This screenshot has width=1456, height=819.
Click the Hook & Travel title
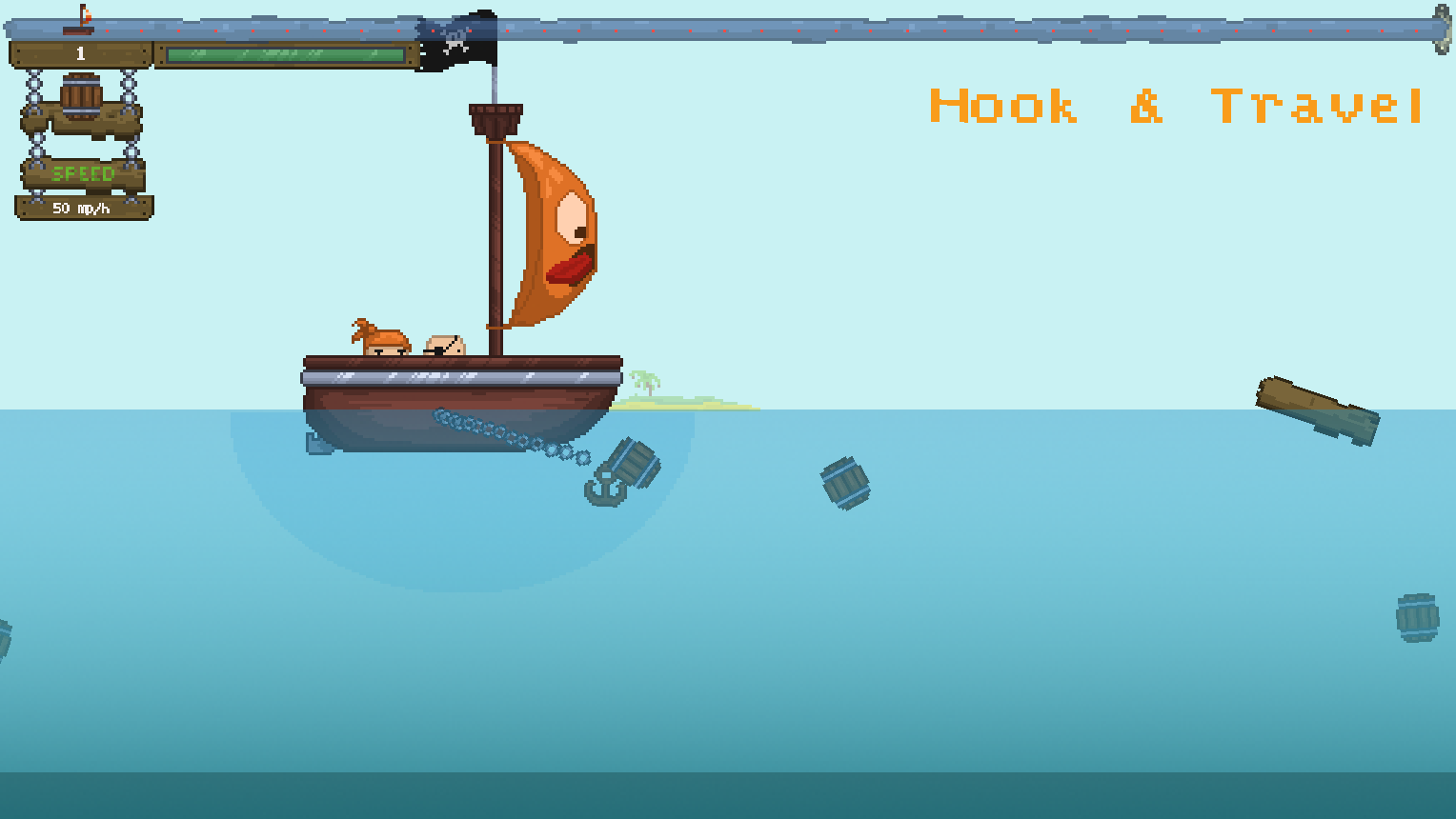pyautogui.click(x=1174, y=107)
